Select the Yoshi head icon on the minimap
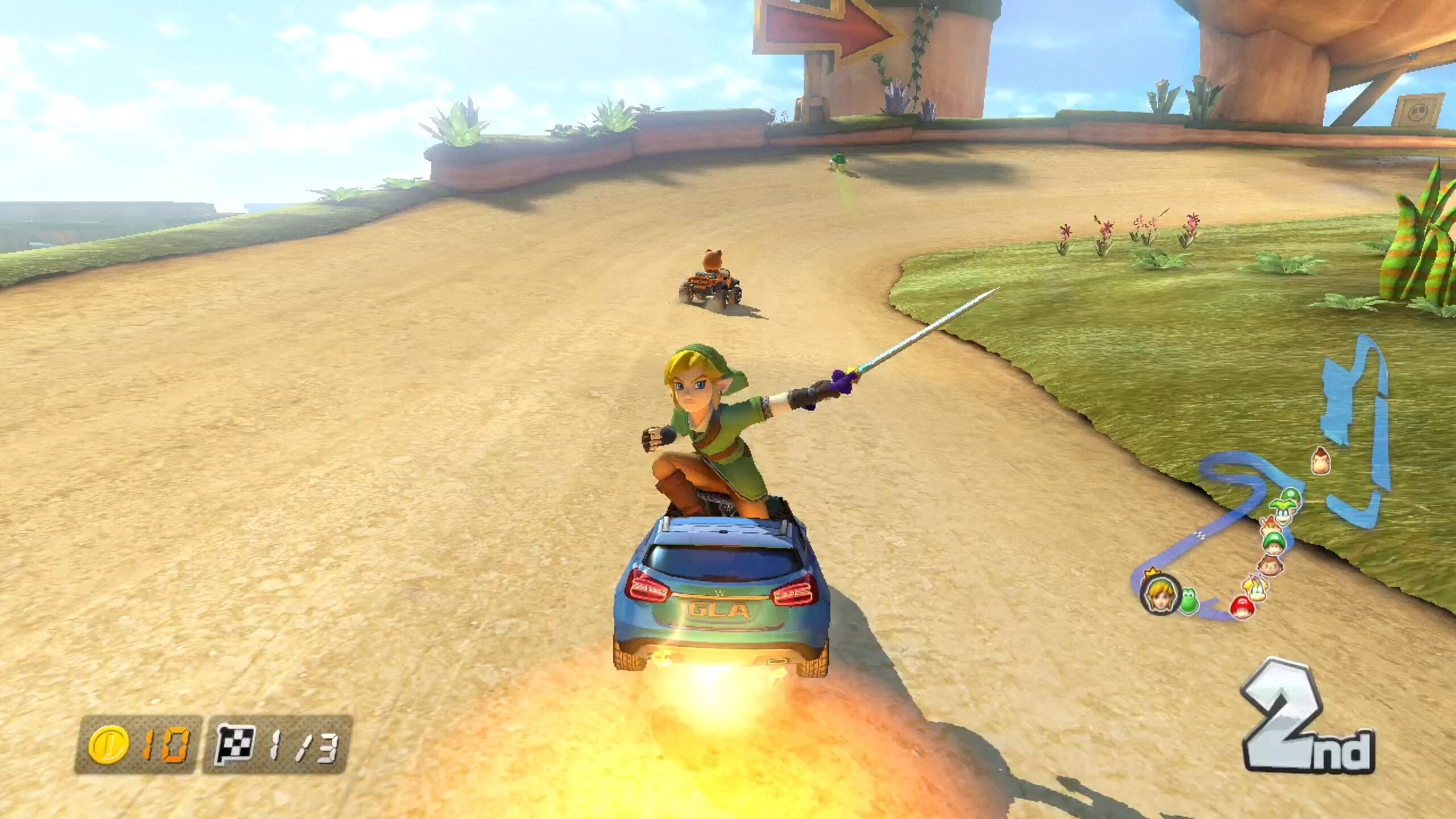 tap(1190, 599)
